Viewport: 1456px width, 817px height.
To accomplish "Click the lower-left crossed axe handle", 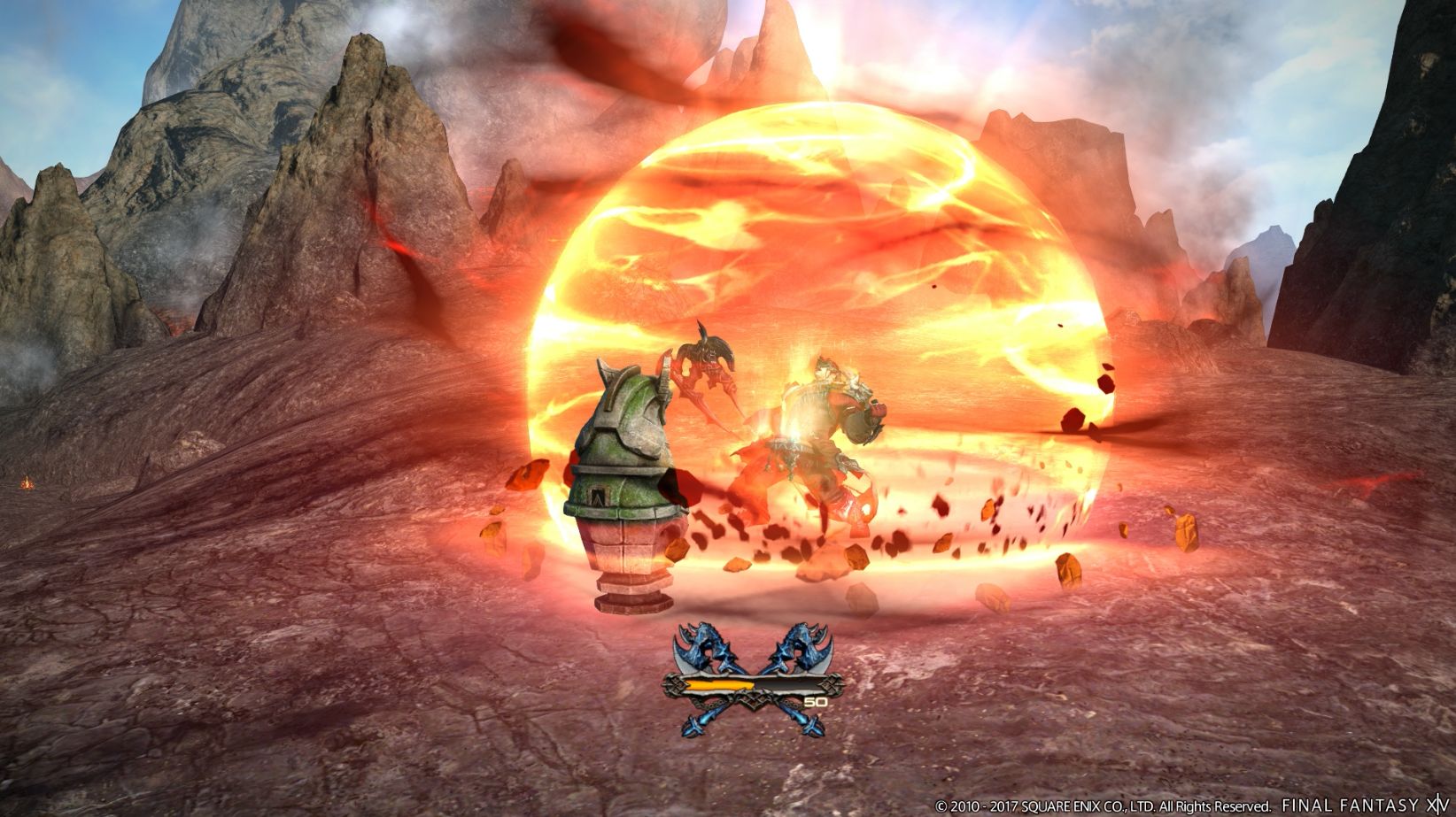I will 694,724.
